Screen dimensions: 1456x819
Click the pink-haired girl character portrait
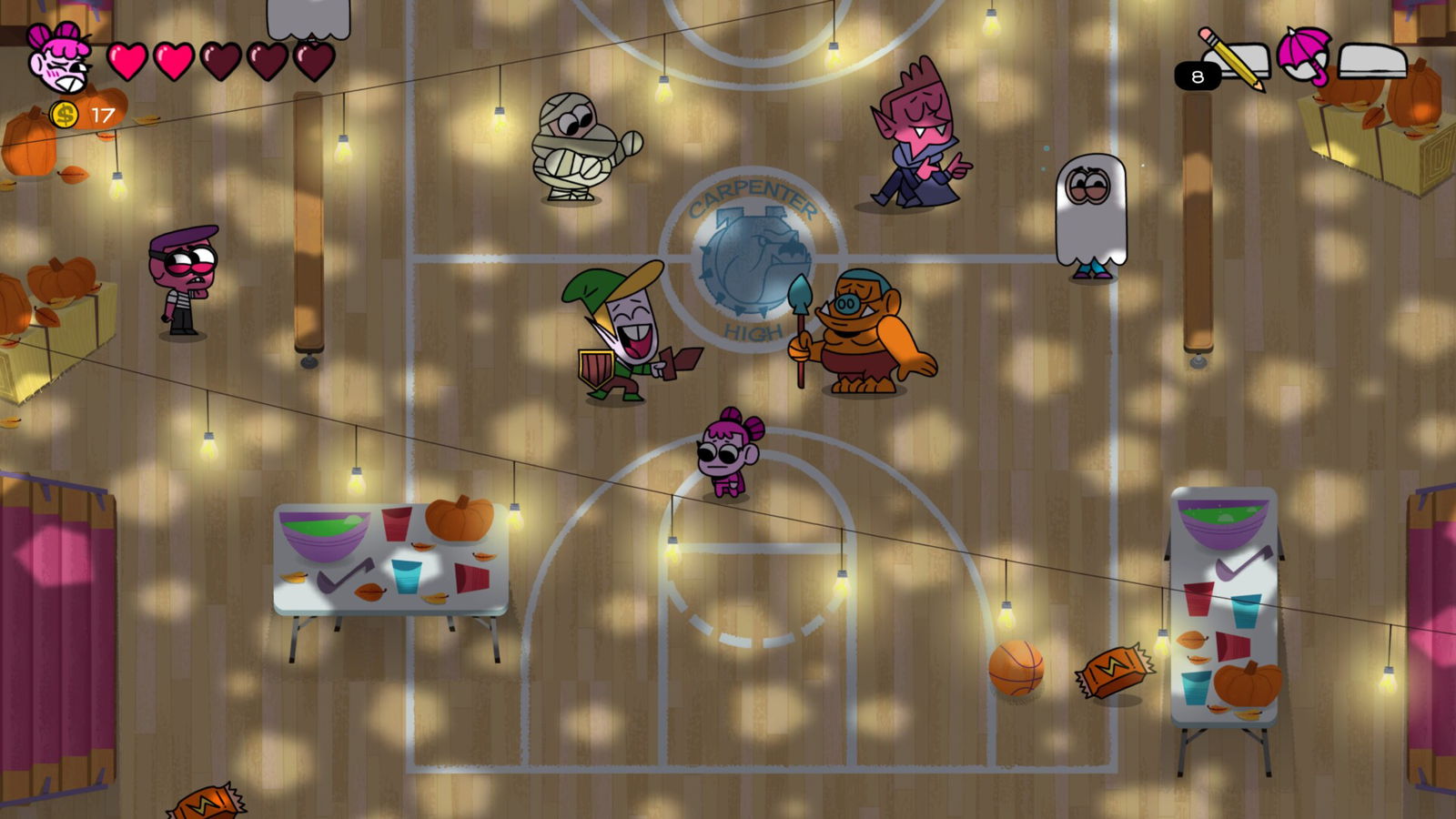click(58, 58)
